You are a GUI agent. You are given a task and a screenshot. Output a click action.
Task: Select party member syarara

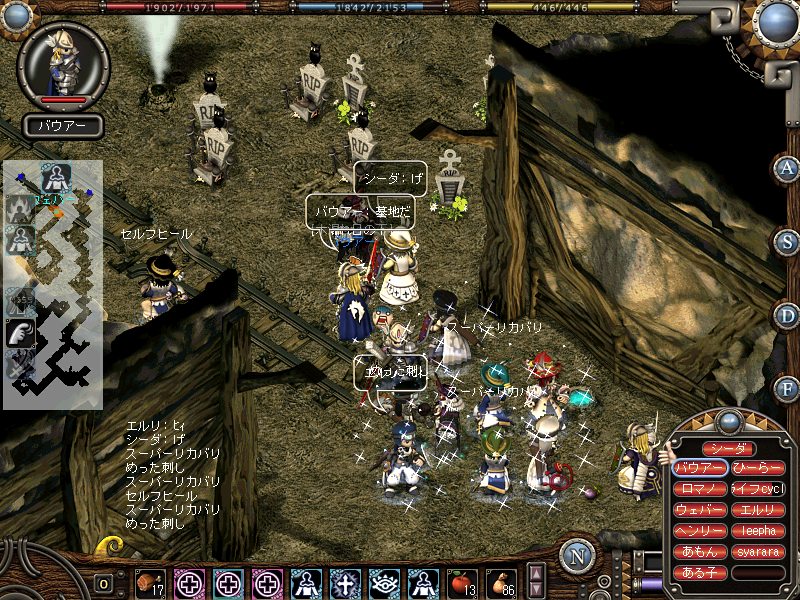point(757,552)
